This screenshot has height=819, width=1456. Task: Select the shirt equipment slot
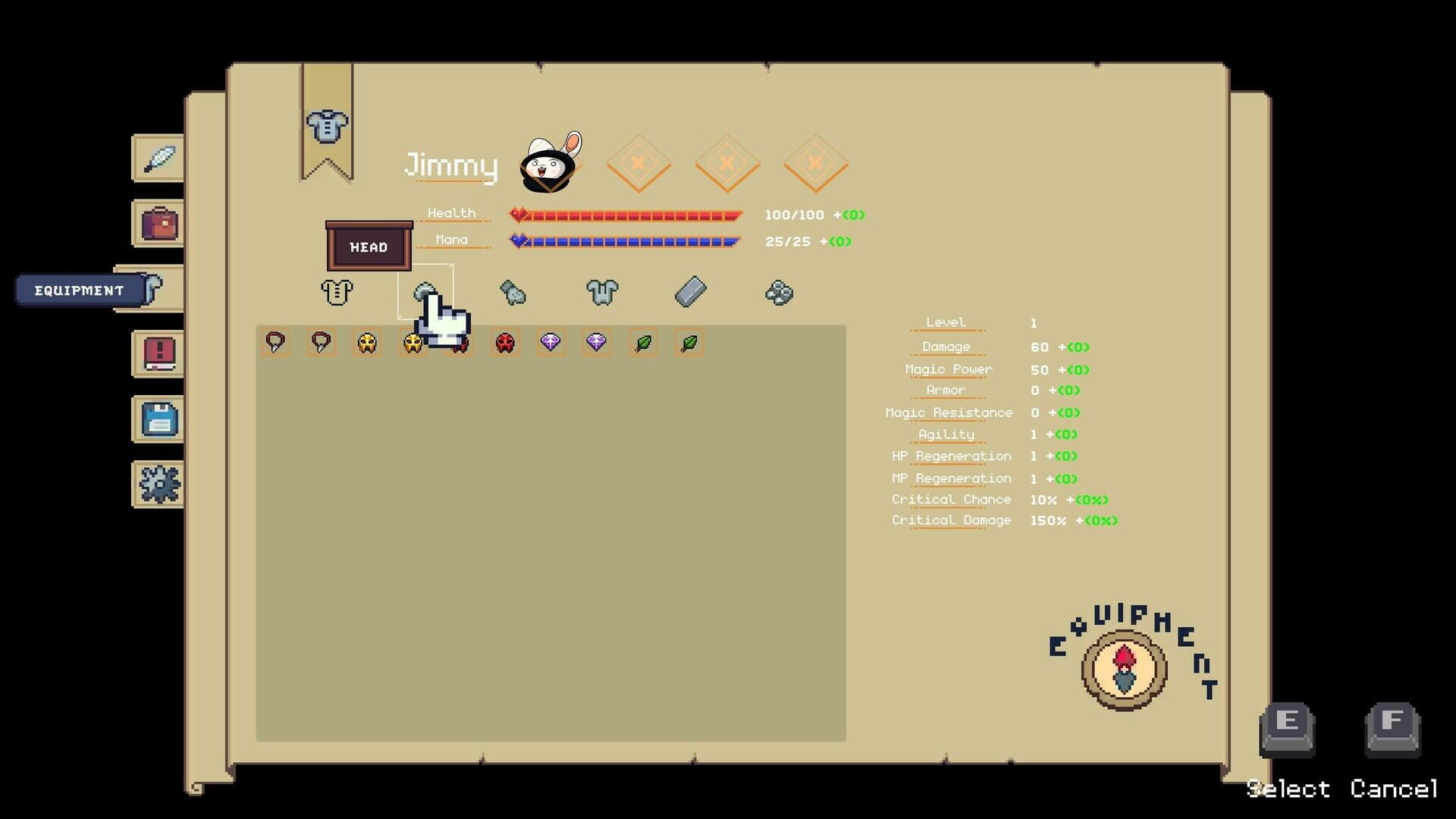point(336,292)
